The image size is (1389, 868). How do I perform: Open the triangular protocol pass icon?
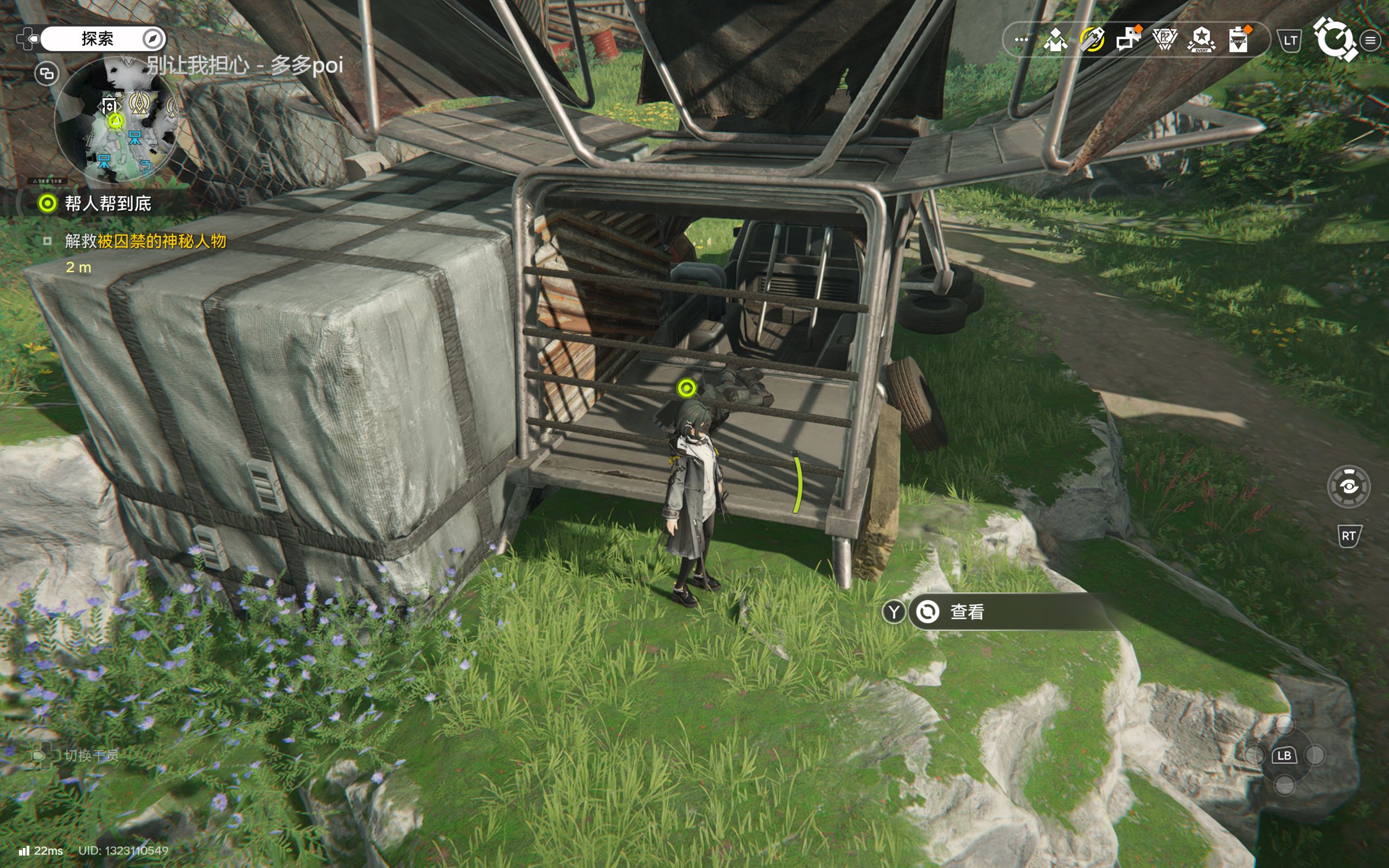[x=1164, y=40]
